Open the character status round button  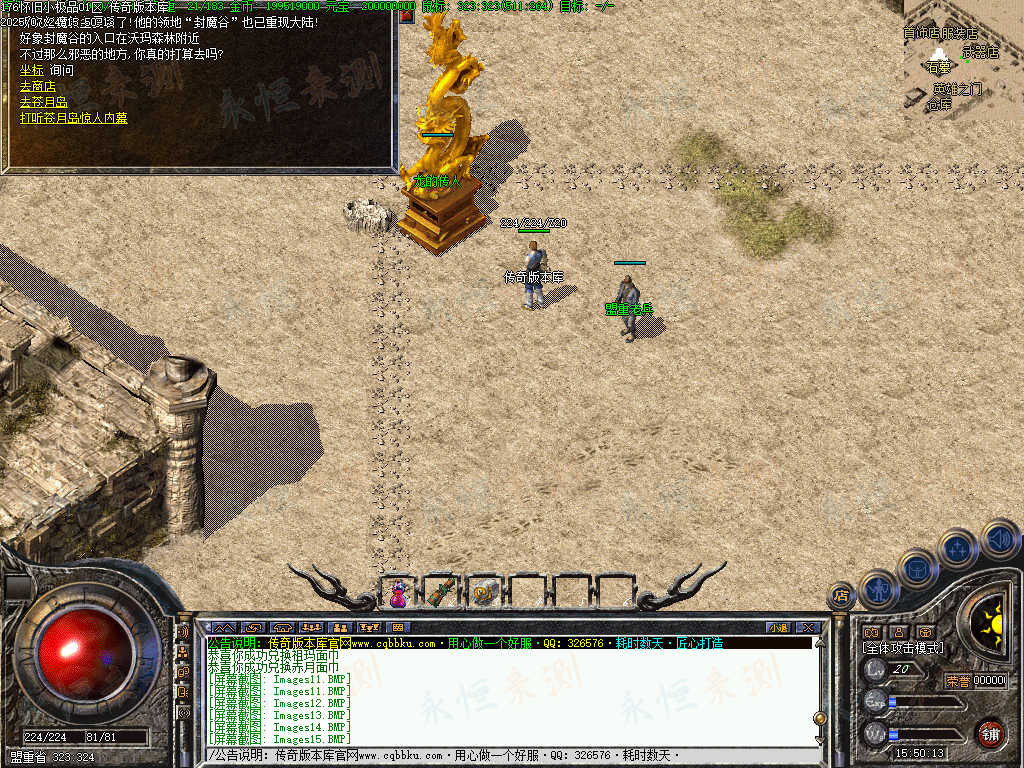click(x=879, y=590)
